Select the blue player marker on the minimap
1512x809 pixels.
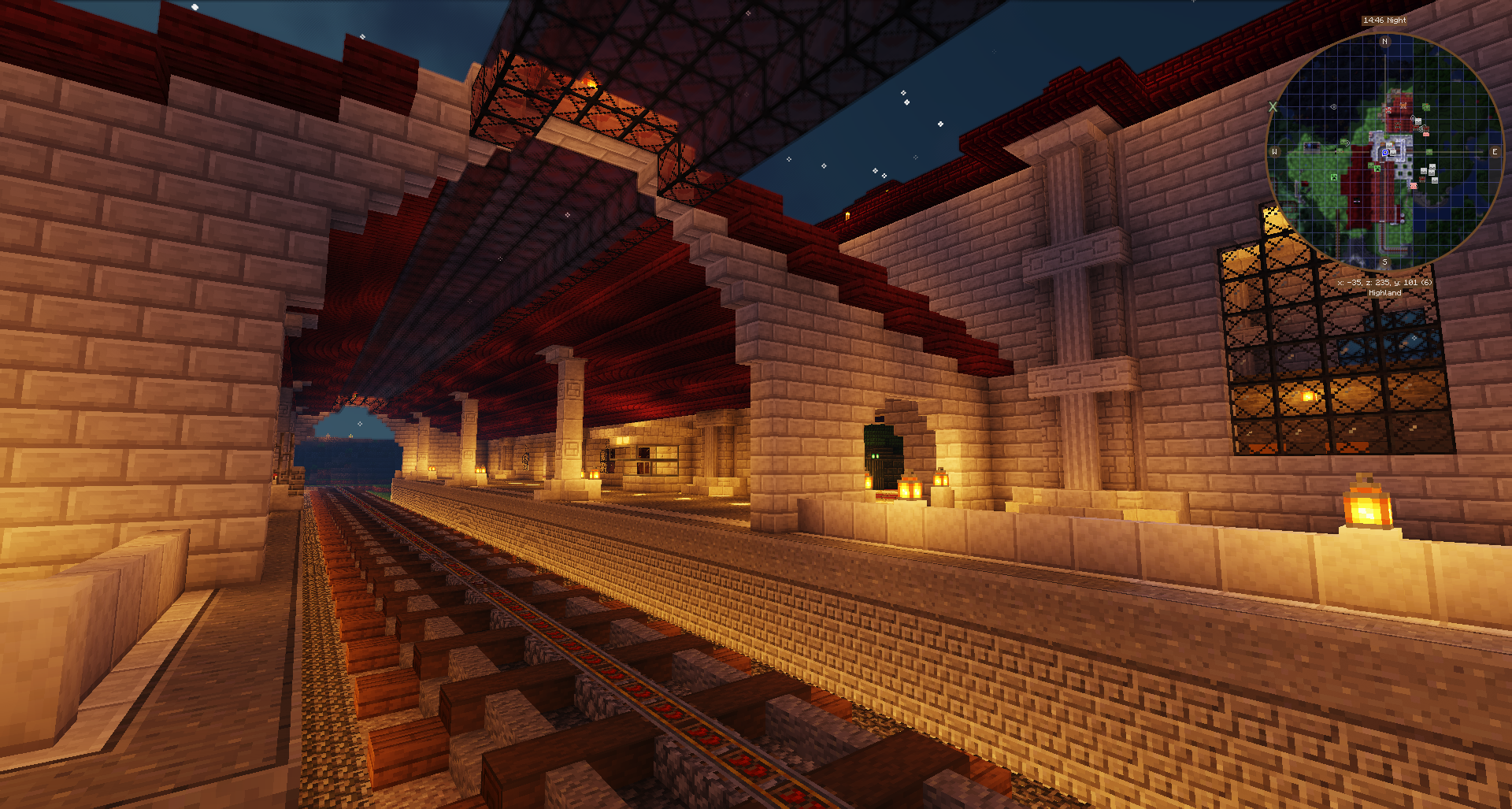(1385, 153)
